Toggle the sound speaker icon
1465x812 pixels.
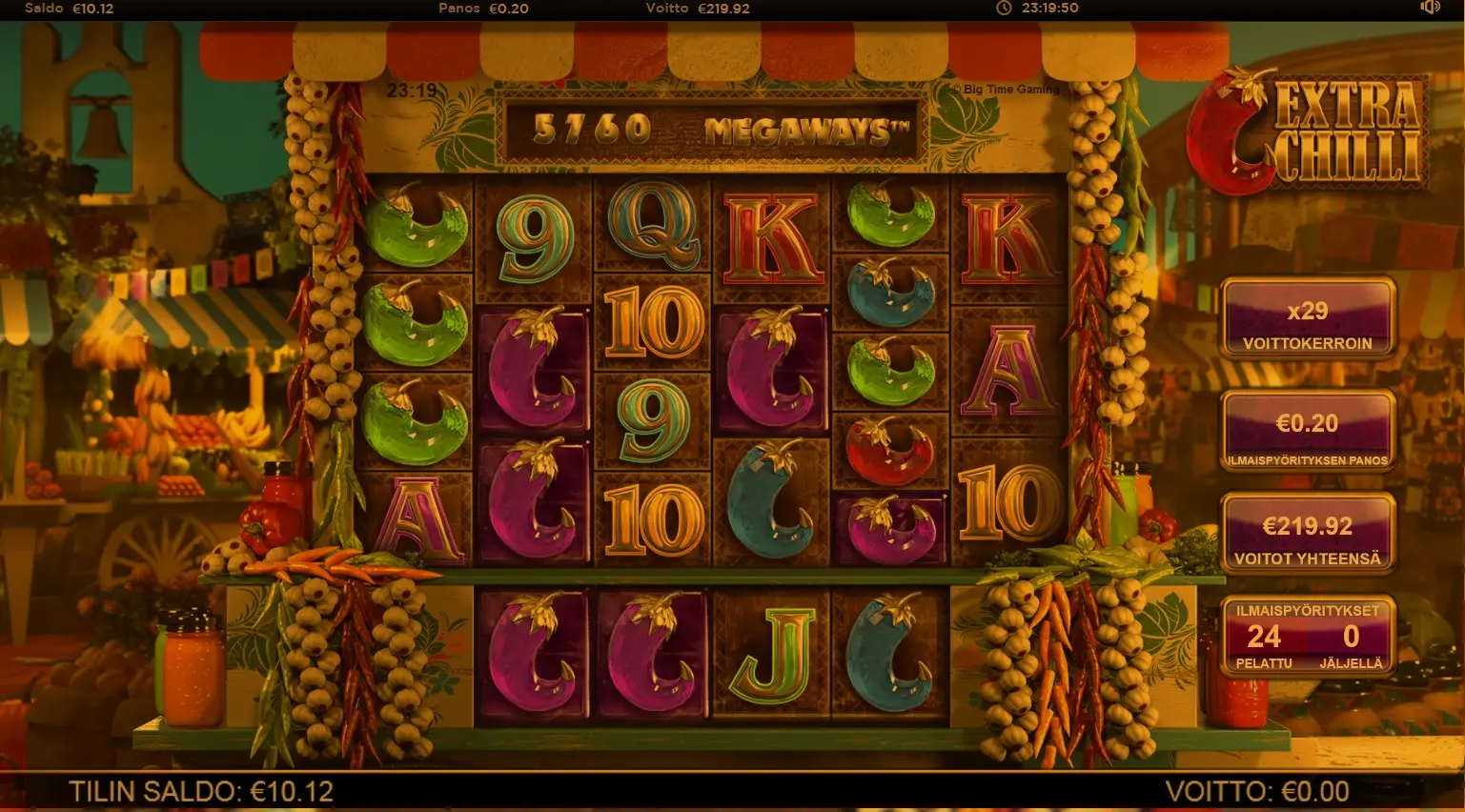pos(1429,8)
